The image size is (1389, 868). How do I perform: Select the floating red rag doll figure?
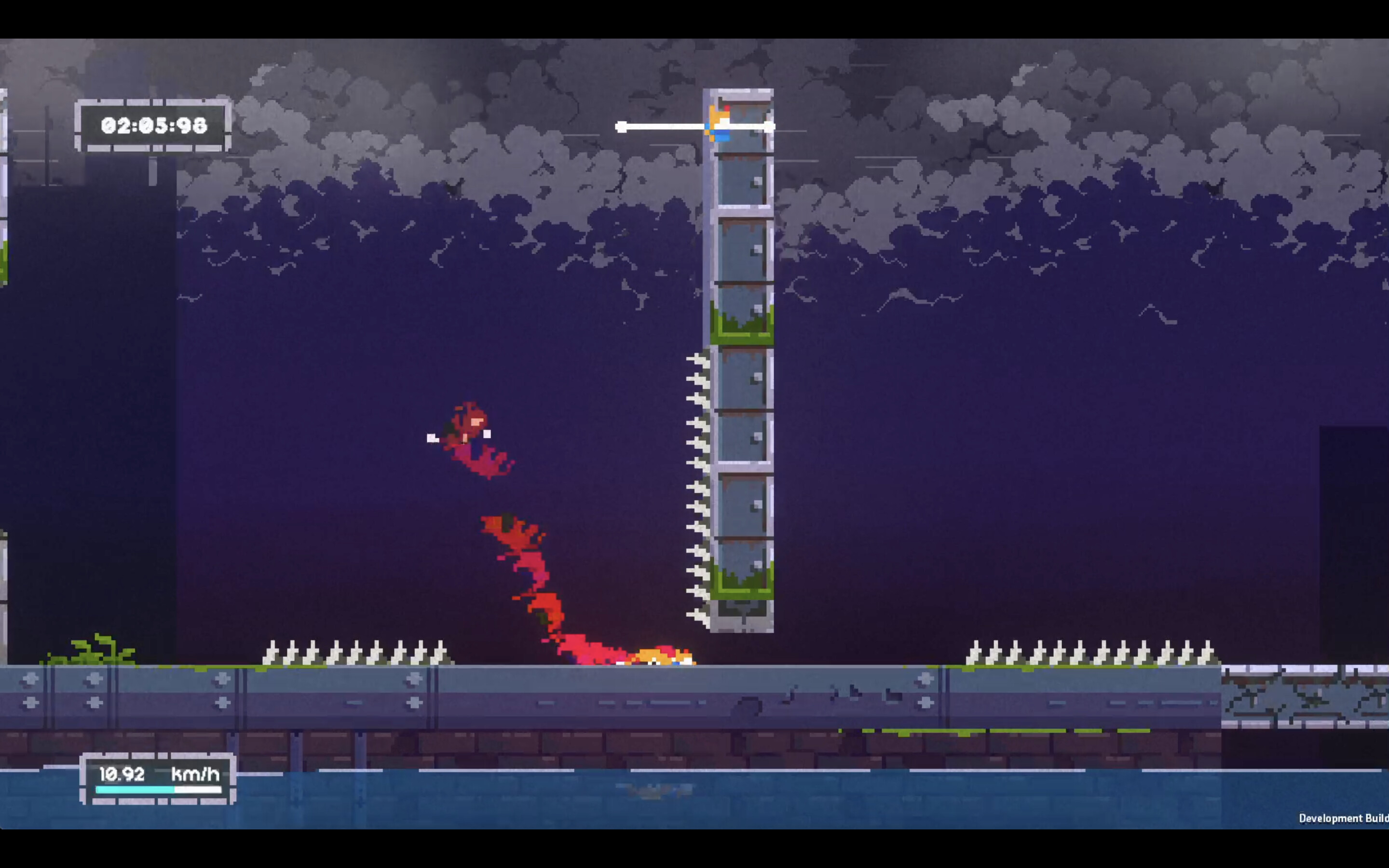click(466, 436)
